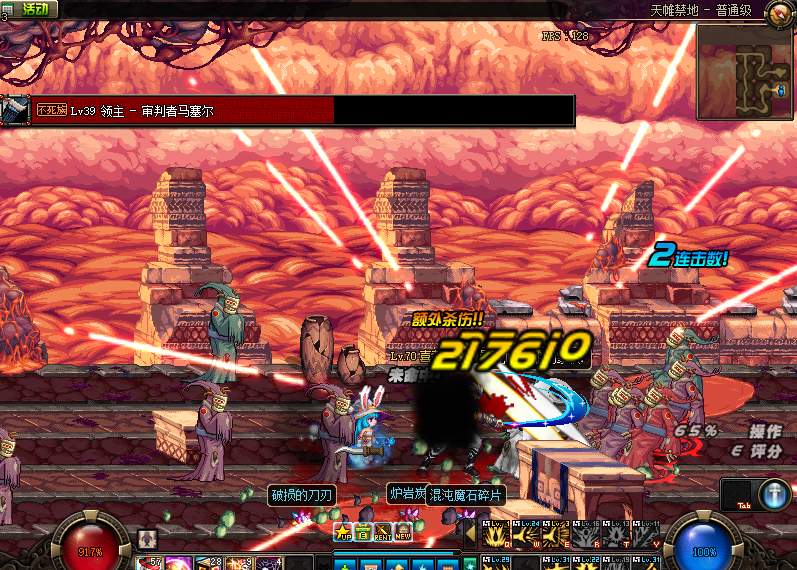Click the small arrow button above the hotbar
The height and width of the screenshot is (570, 797).
pos(147,538)
